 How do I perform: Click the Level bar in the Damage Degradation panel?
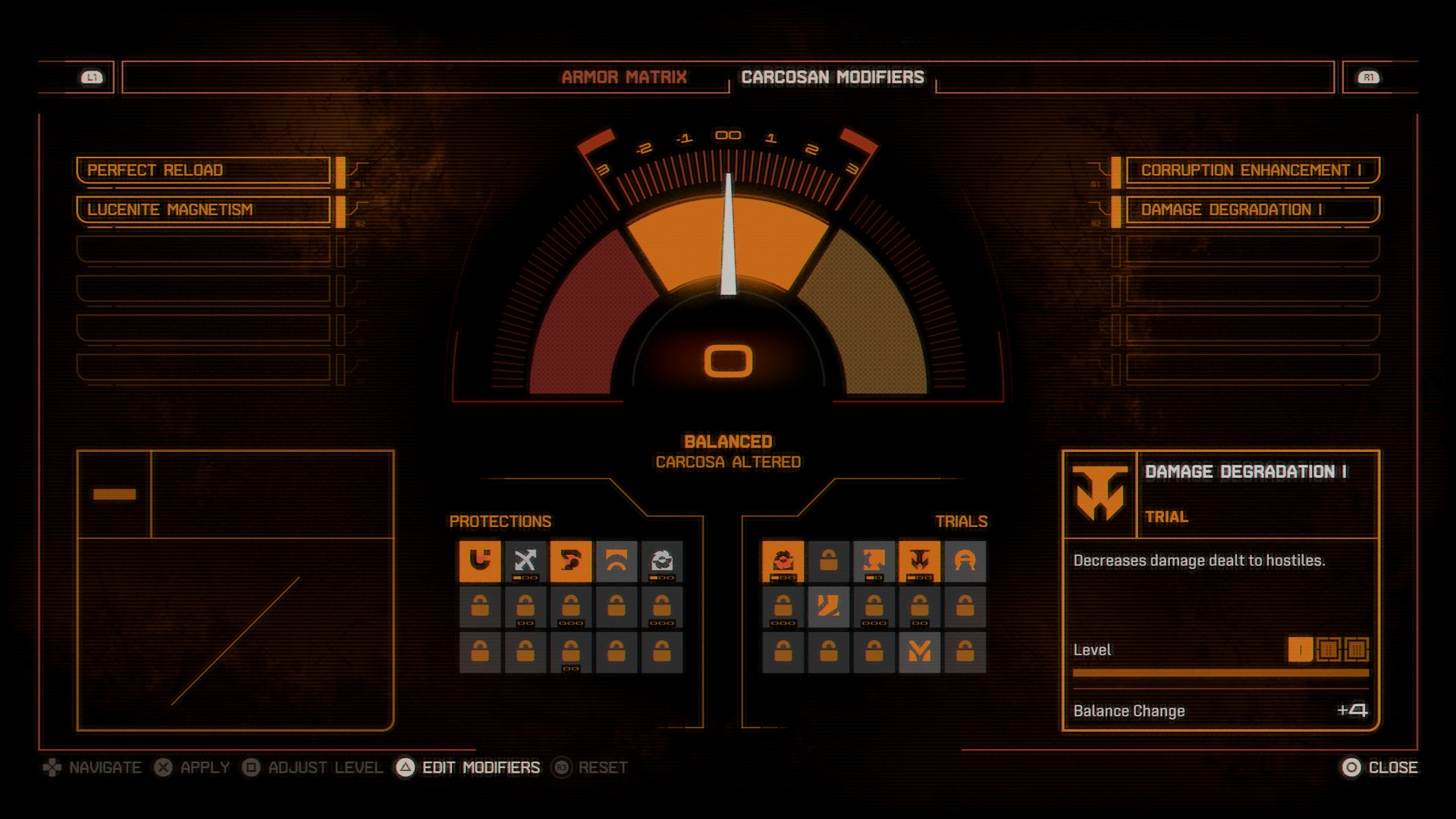coord(1221,671)
